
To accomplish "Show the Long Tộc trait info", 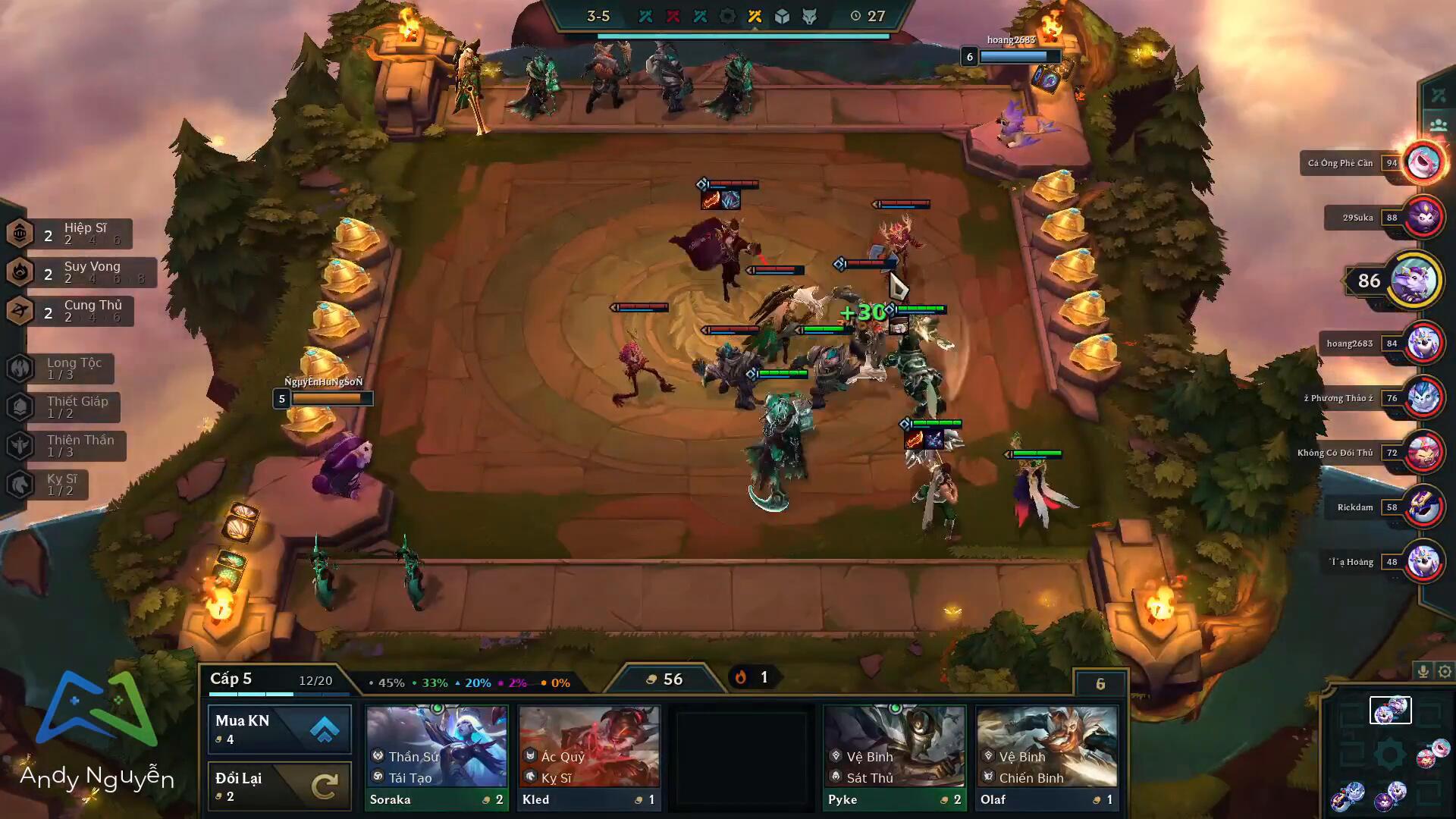I will pyautogui.click(x=61, y=369).
